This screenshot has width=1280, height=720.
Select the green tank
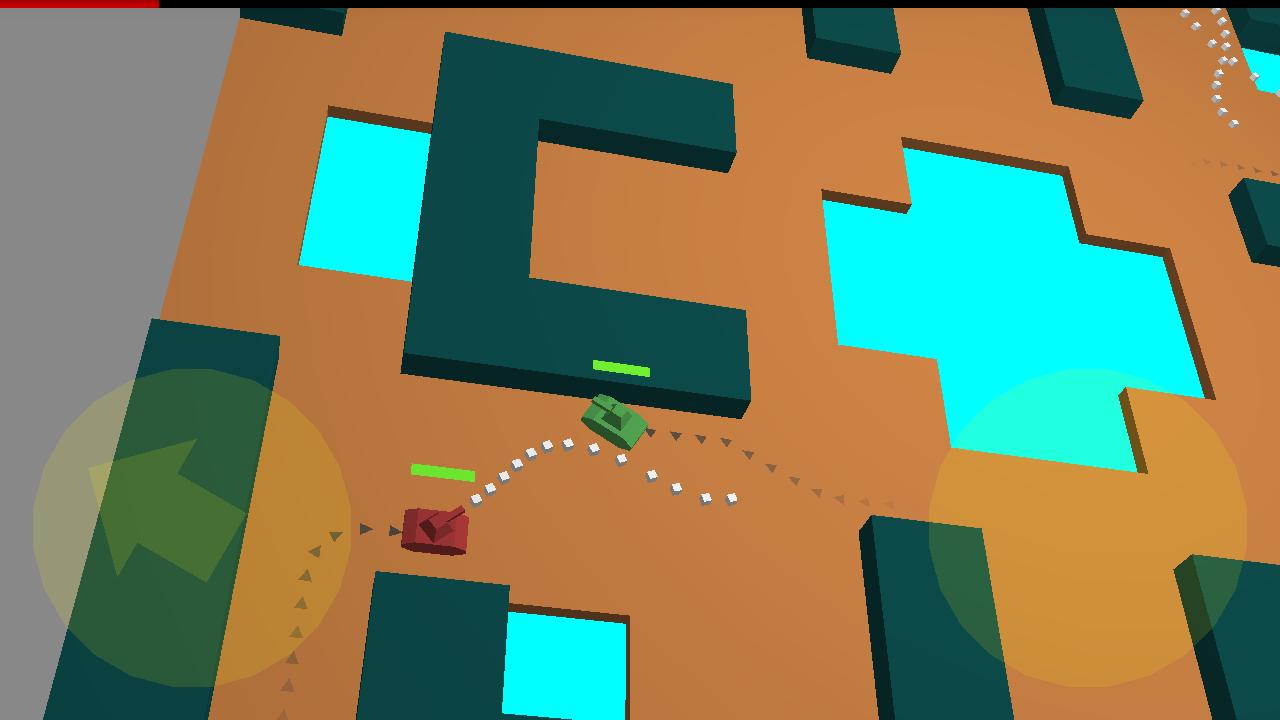pyautogui.click(x=612, y=422)
